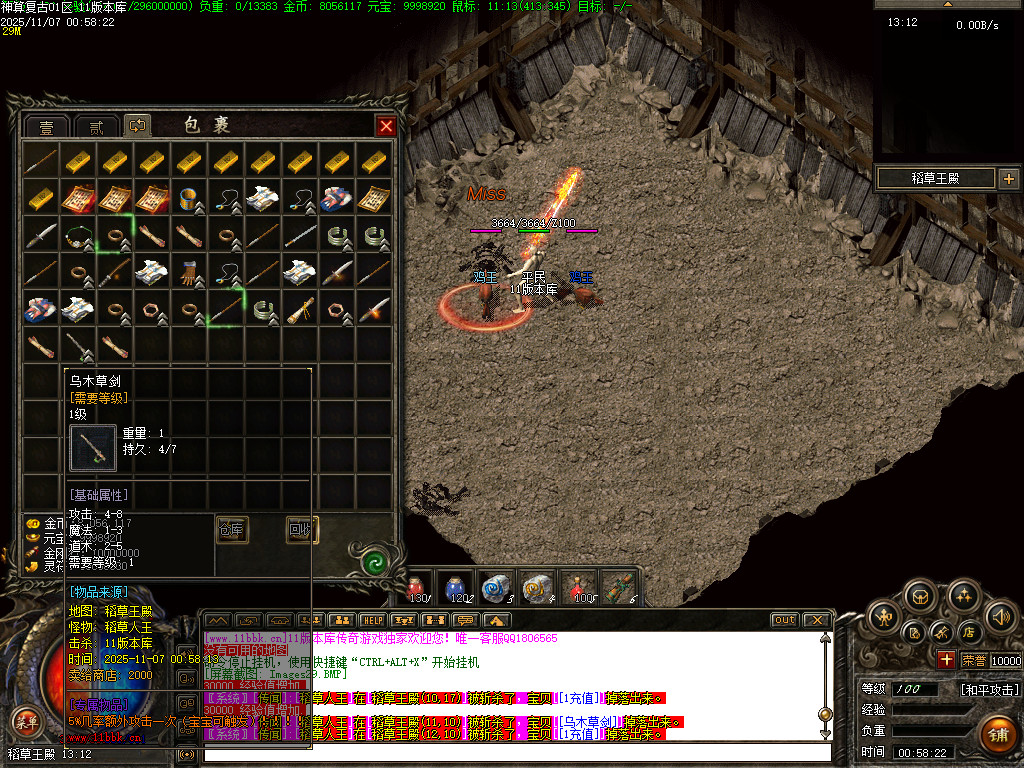Switch to the 壹 bag tab

47,126
